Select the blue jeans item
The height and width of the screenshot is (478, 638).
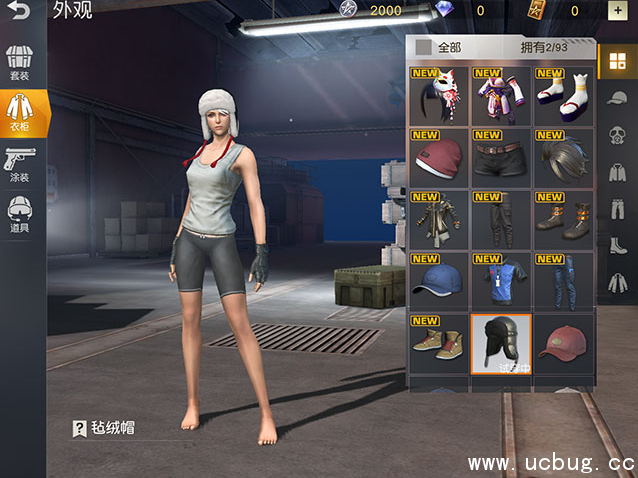click(563, 282)
